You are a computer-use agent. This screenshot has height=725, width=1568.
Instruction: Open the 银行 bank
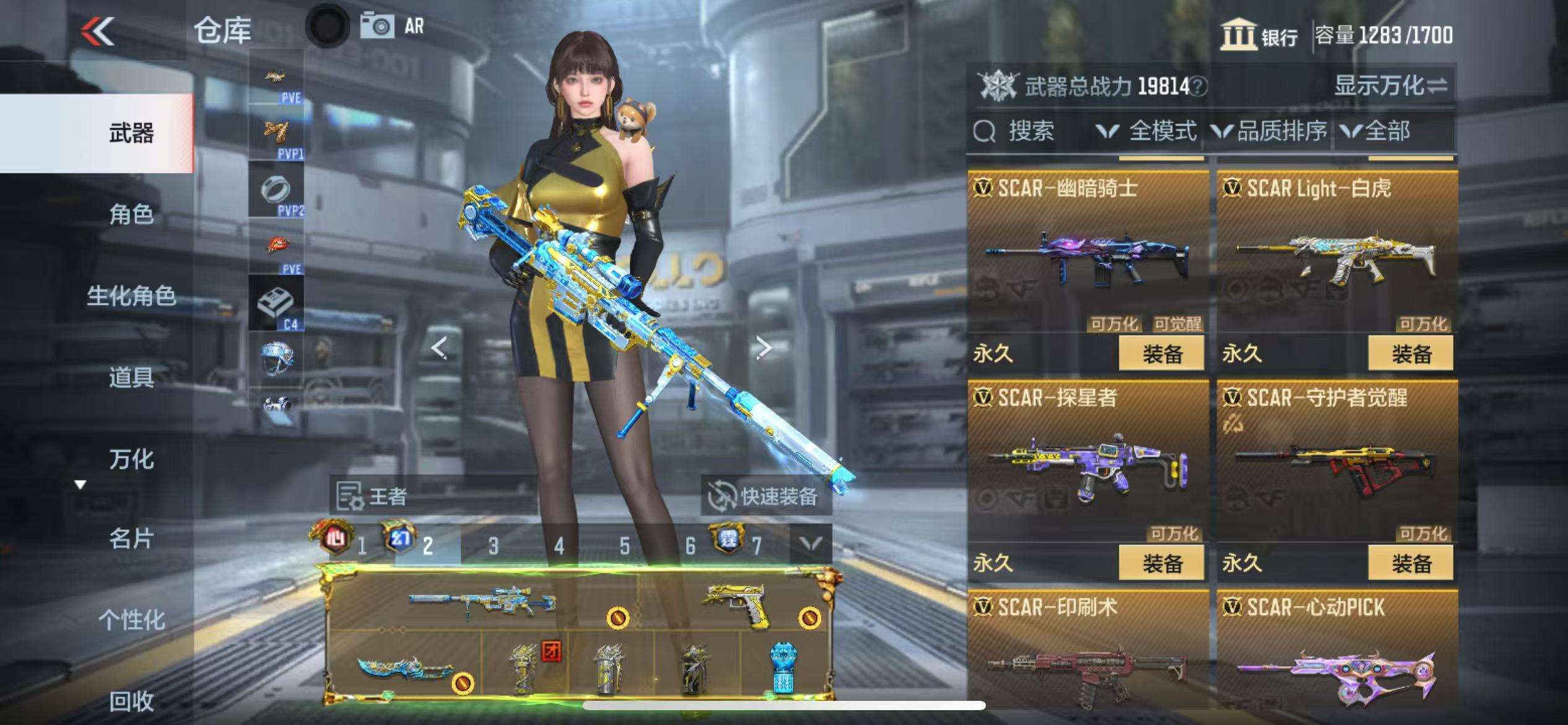1258,35
